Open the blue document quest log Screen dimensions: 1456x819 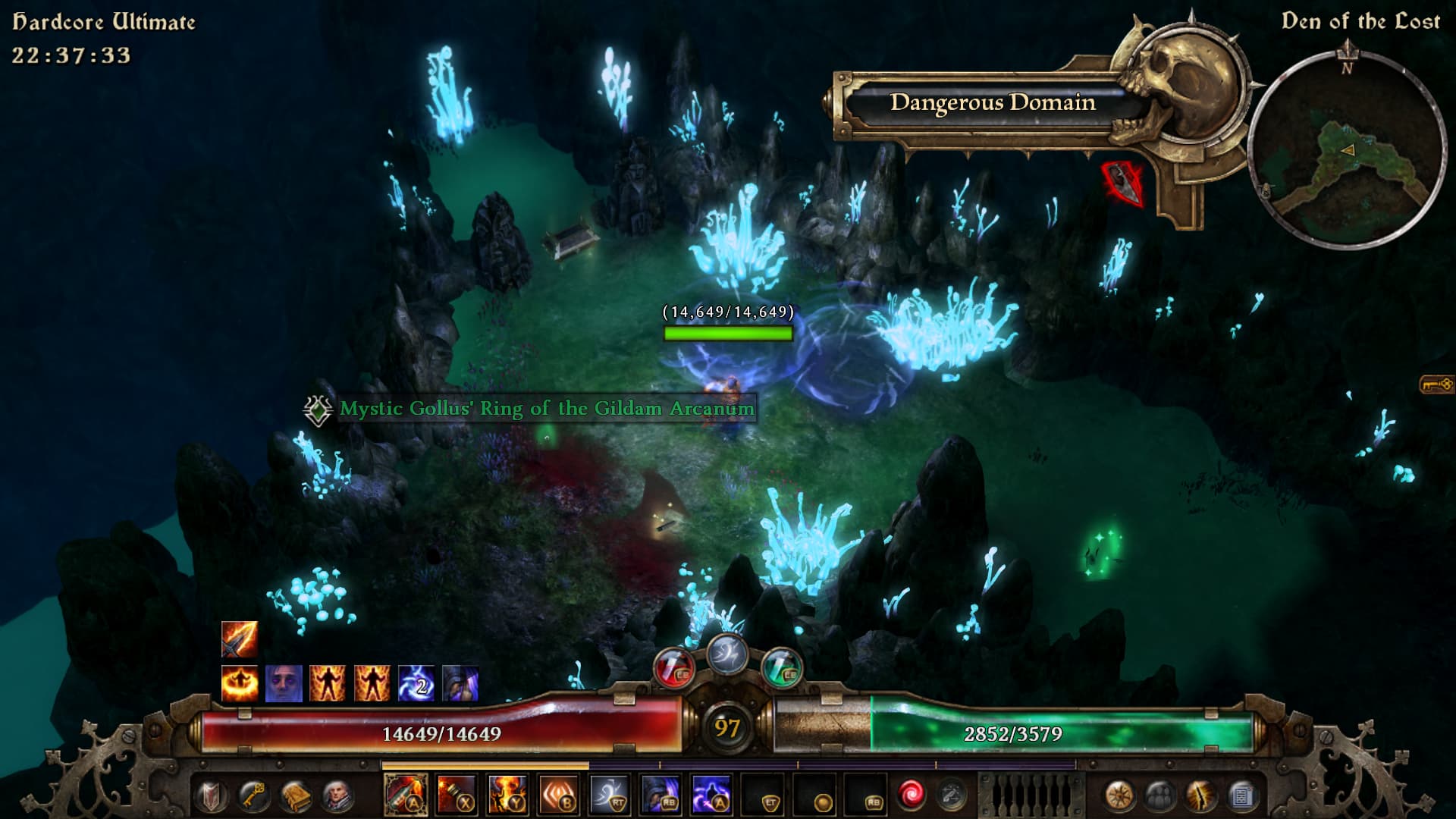point(1241,796)
